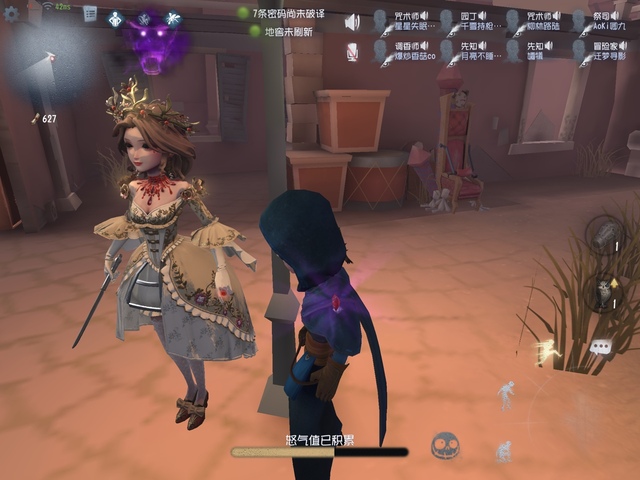Switch to the crouching stance icon
The width and height of the screenshot is (640, 480).
[x=503, y=450]
